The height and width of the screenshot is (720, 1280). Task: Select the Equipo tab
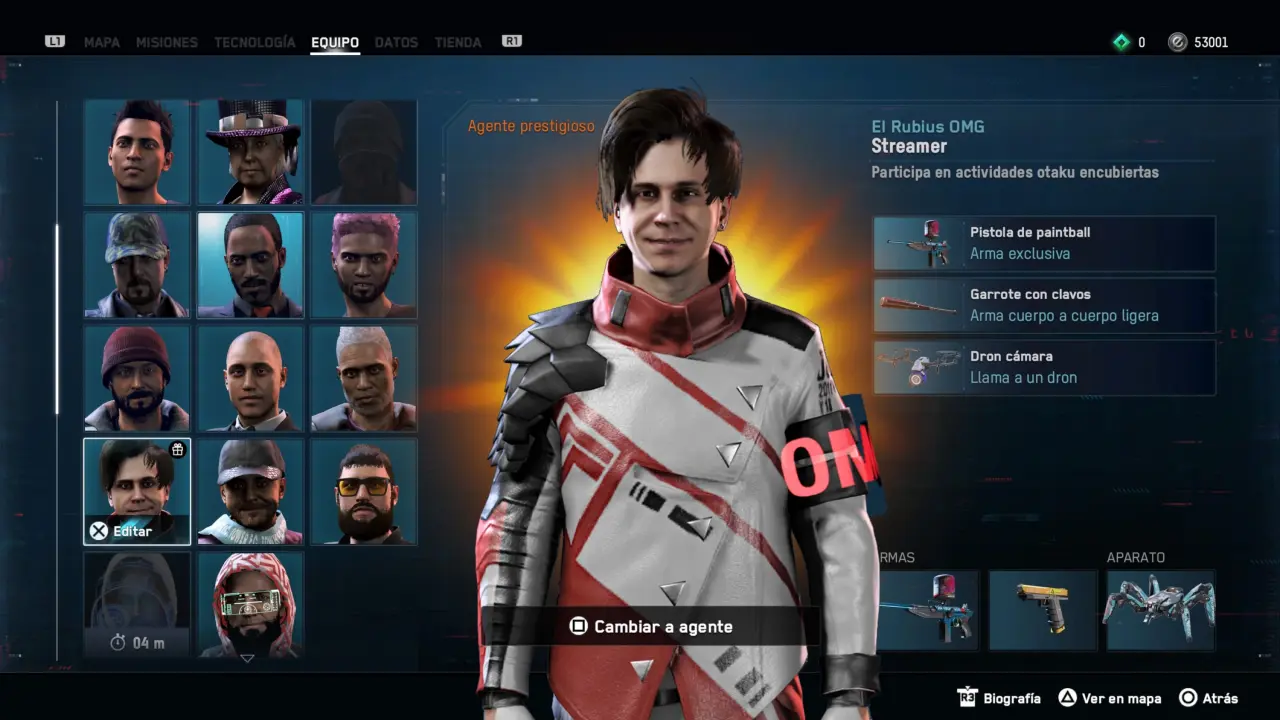coord(335,42)
